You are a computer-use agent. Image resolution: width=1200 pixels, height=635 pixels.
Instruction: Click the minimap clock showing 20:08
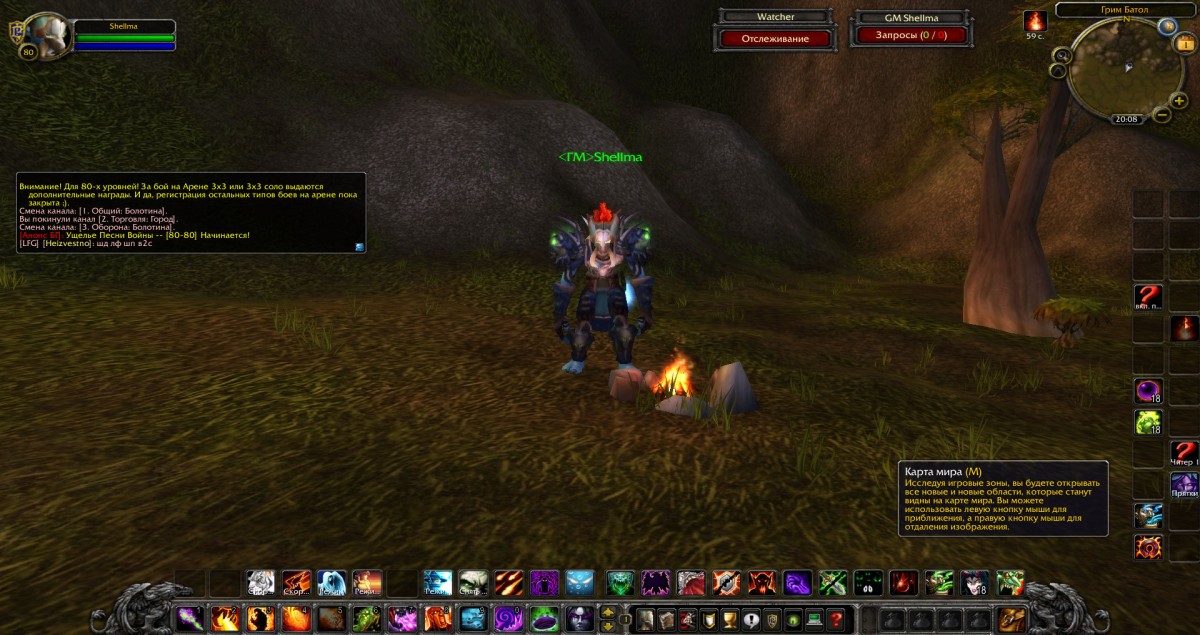pyautogui.click(x=1126, y=118)
